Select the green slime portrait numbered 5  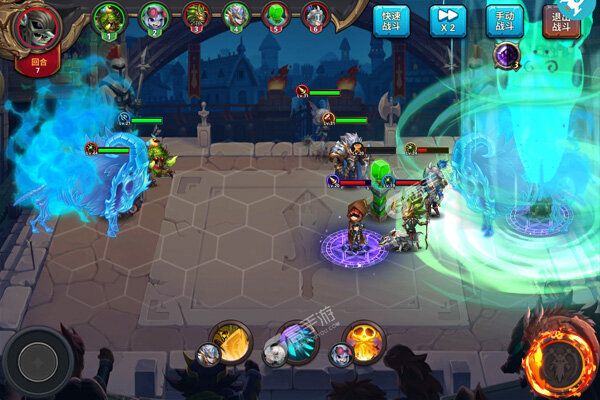point(276,17)
